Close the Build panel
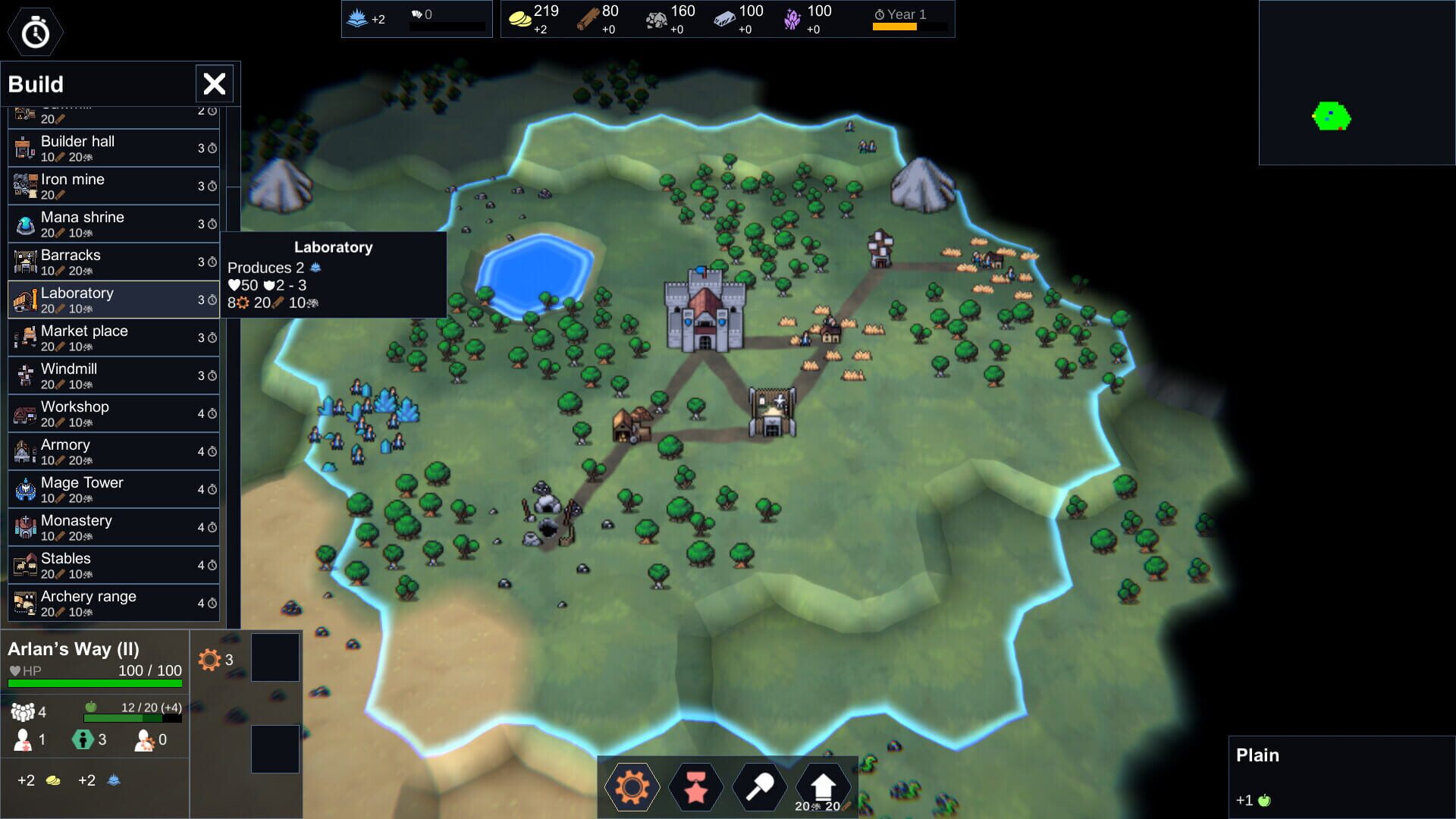This screenshot has width=1456, height=819. pyautogui.click(x=215, y=83)
